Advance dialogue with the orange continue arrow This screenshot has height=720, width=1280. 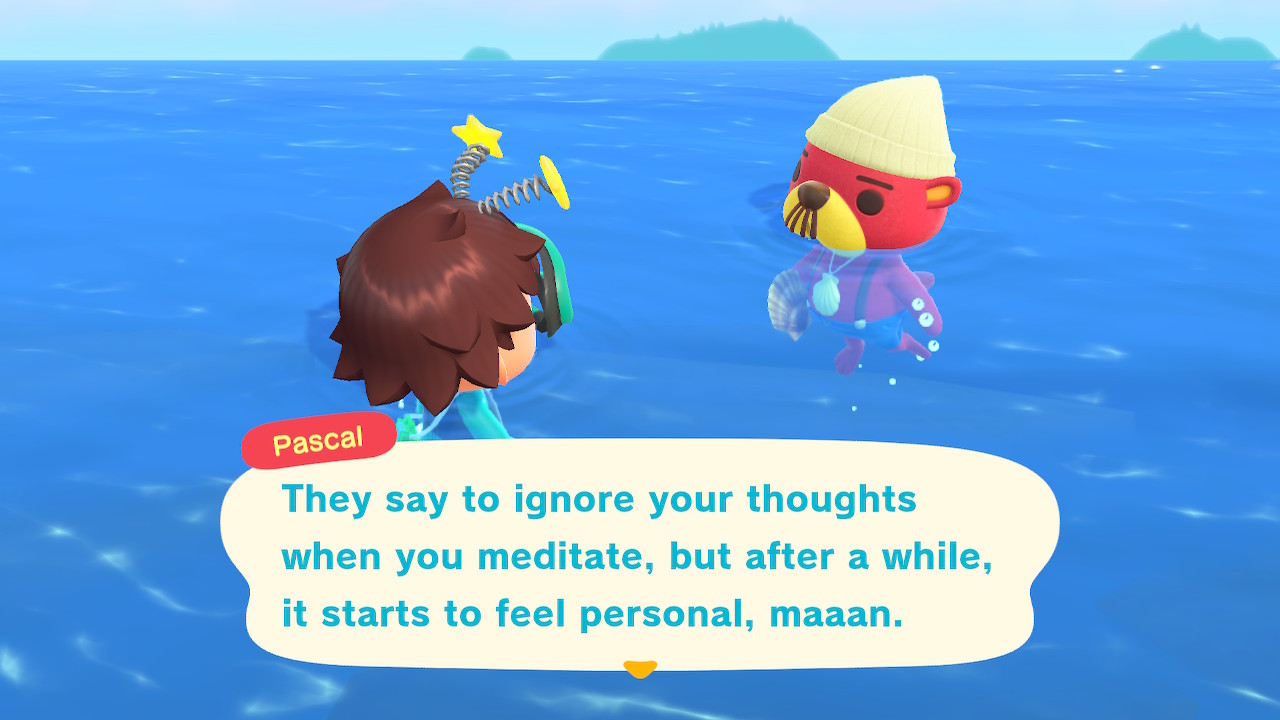click(x=639, y=668)
